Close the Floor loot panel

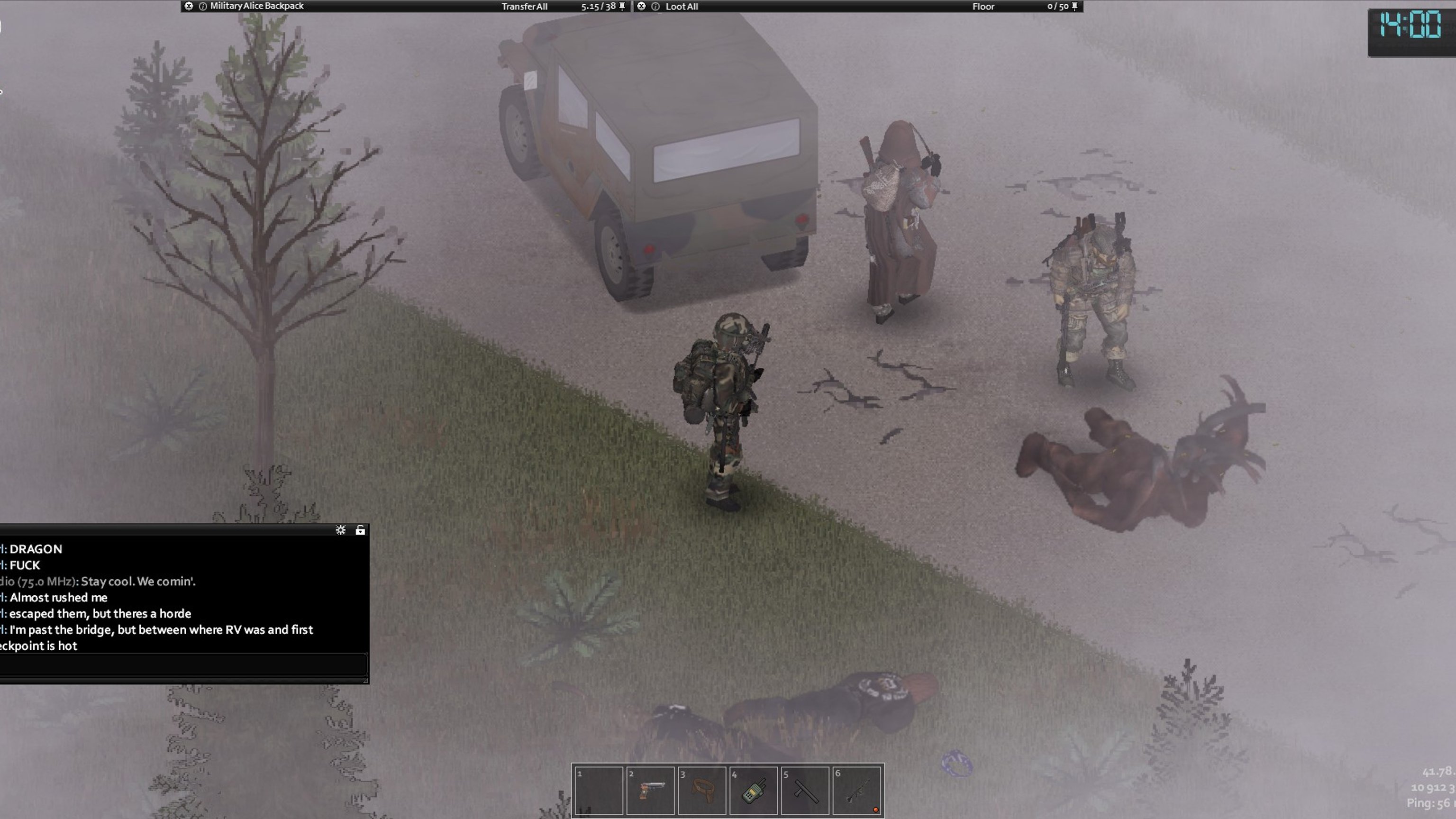642,6
